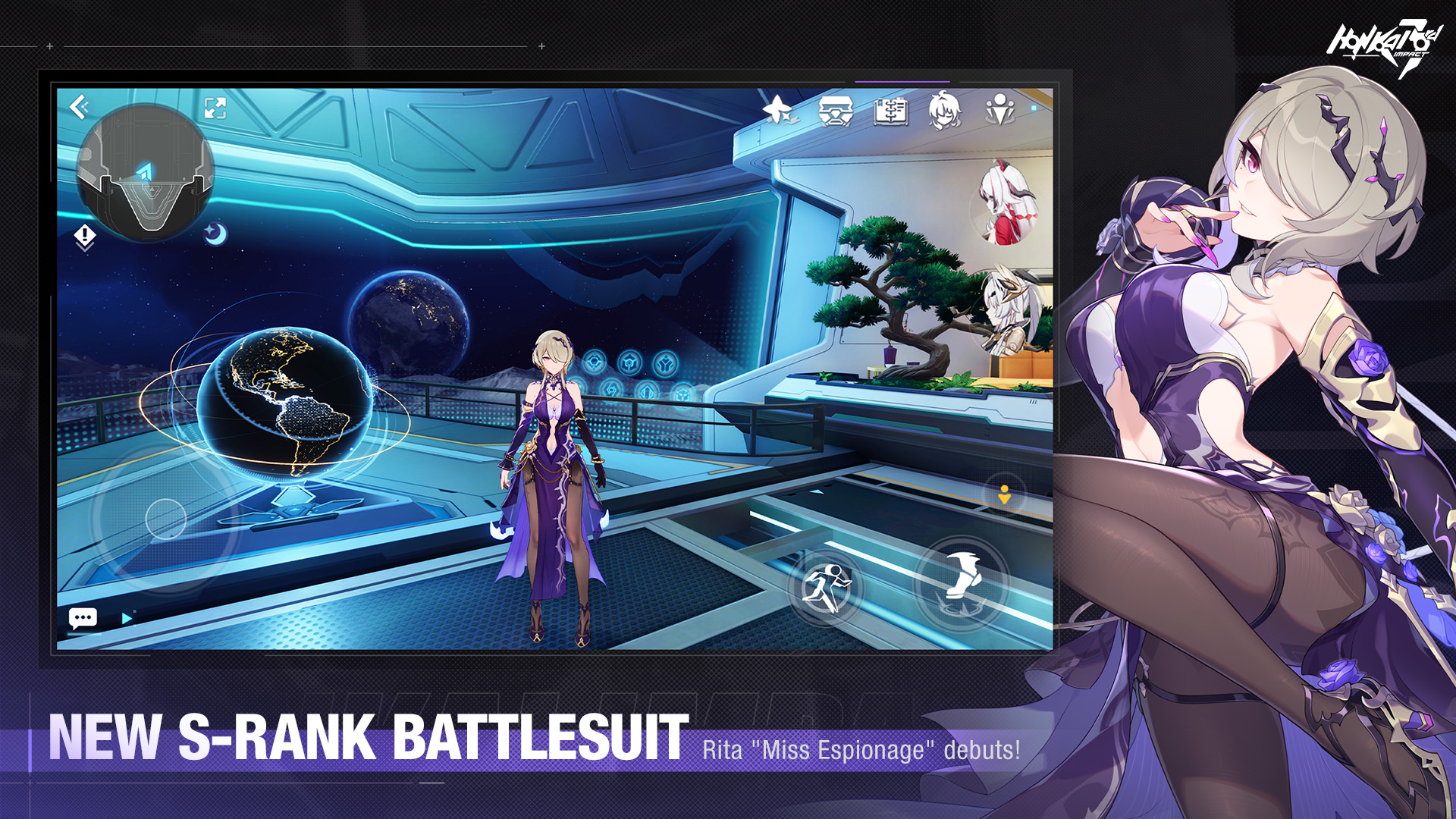This screenshot has width=1456, height=819.
Task: Toggle fullscreen with the expand arrows
Action: pyautogui.click(x=214, y=108)
